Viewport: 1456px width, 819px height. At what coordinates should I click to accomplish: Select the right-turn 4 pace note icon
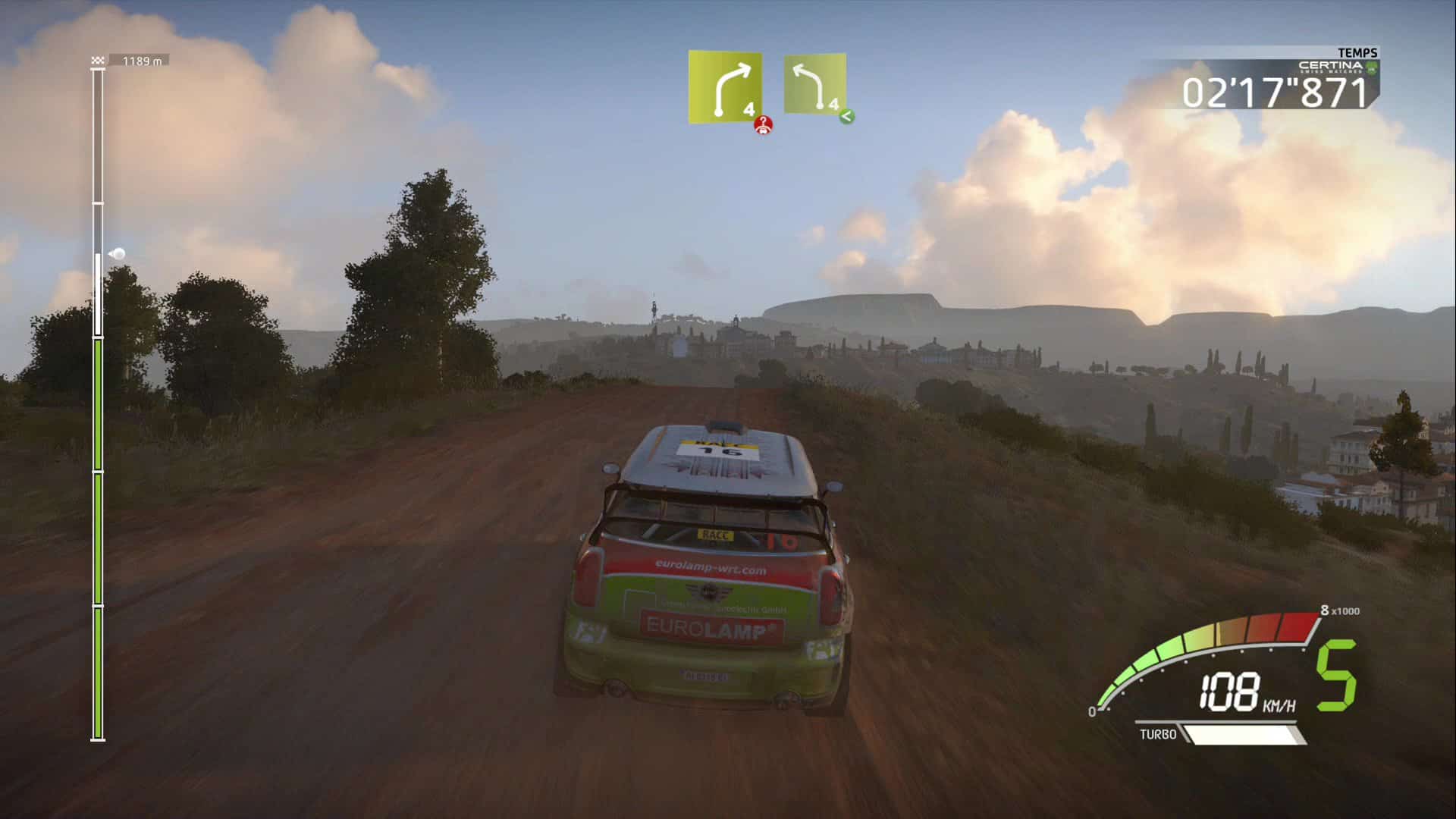pos(725,87)
